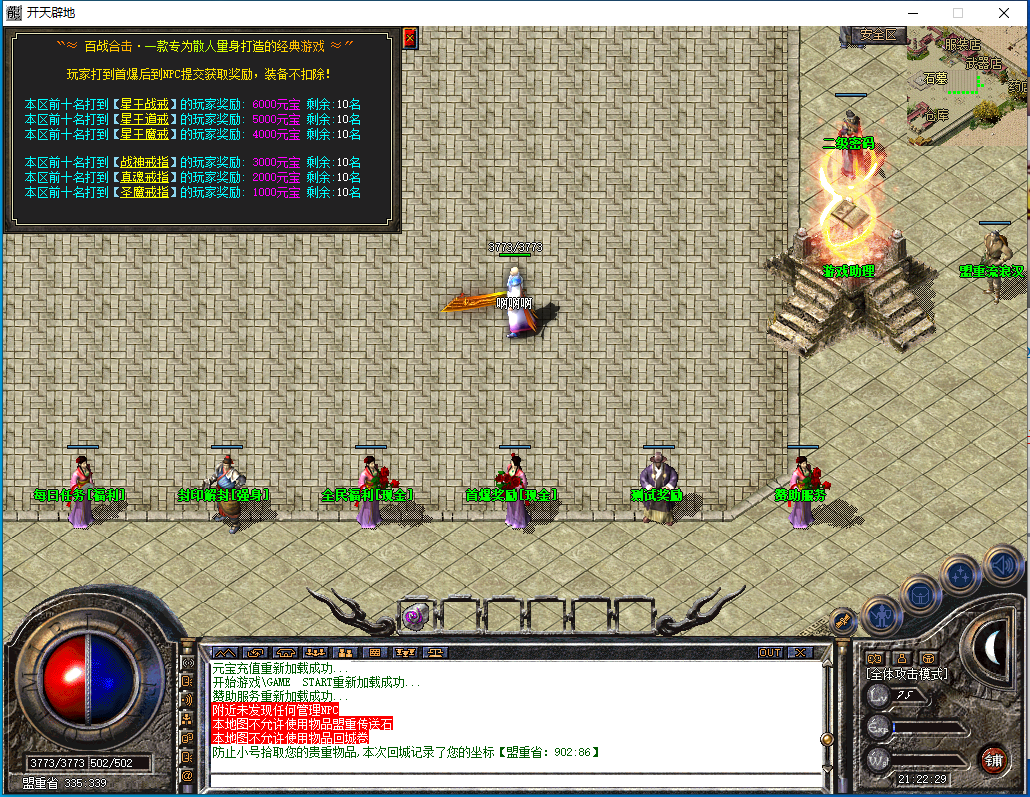Choose the 星王魔戒 reward link

point(145,134)
